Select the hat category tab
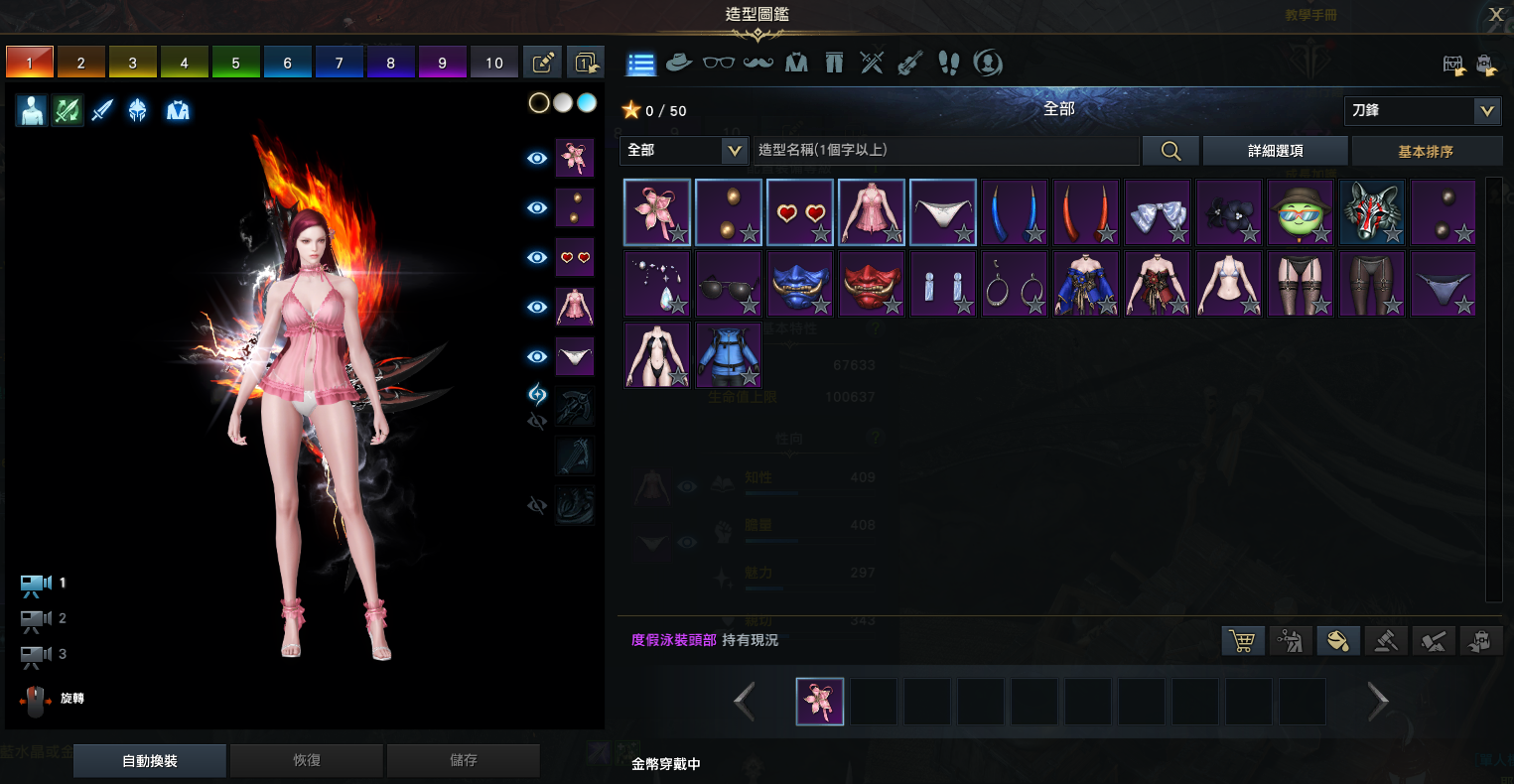 click(679, 63)
